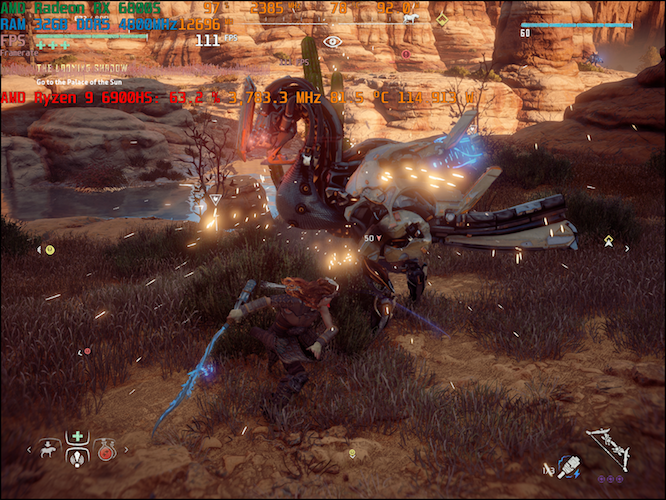666x500 pixels.
Task: Click the yellow quest marker on compass
Action: tap(441, 18)
